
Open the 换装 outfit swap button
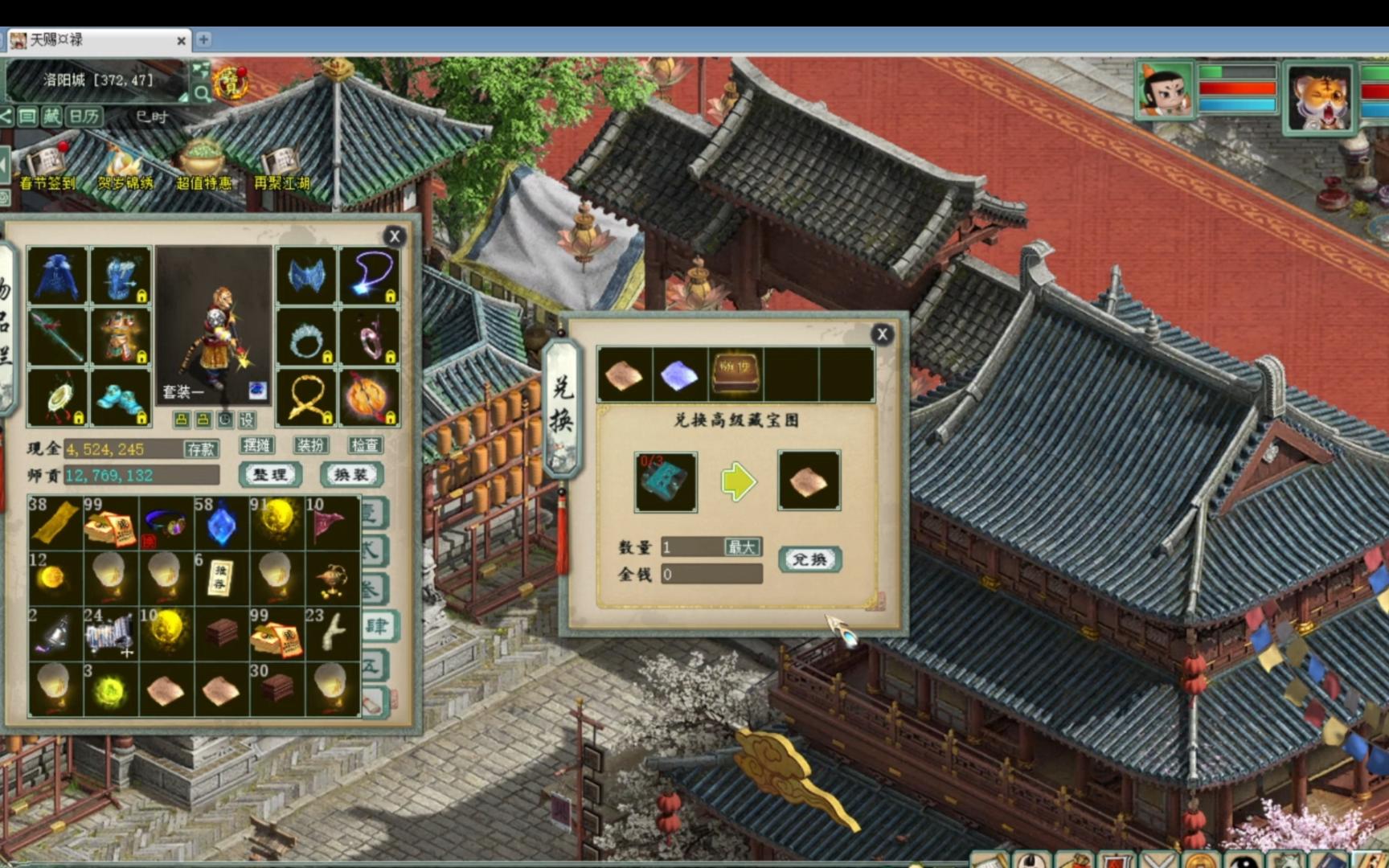(351, 475)
